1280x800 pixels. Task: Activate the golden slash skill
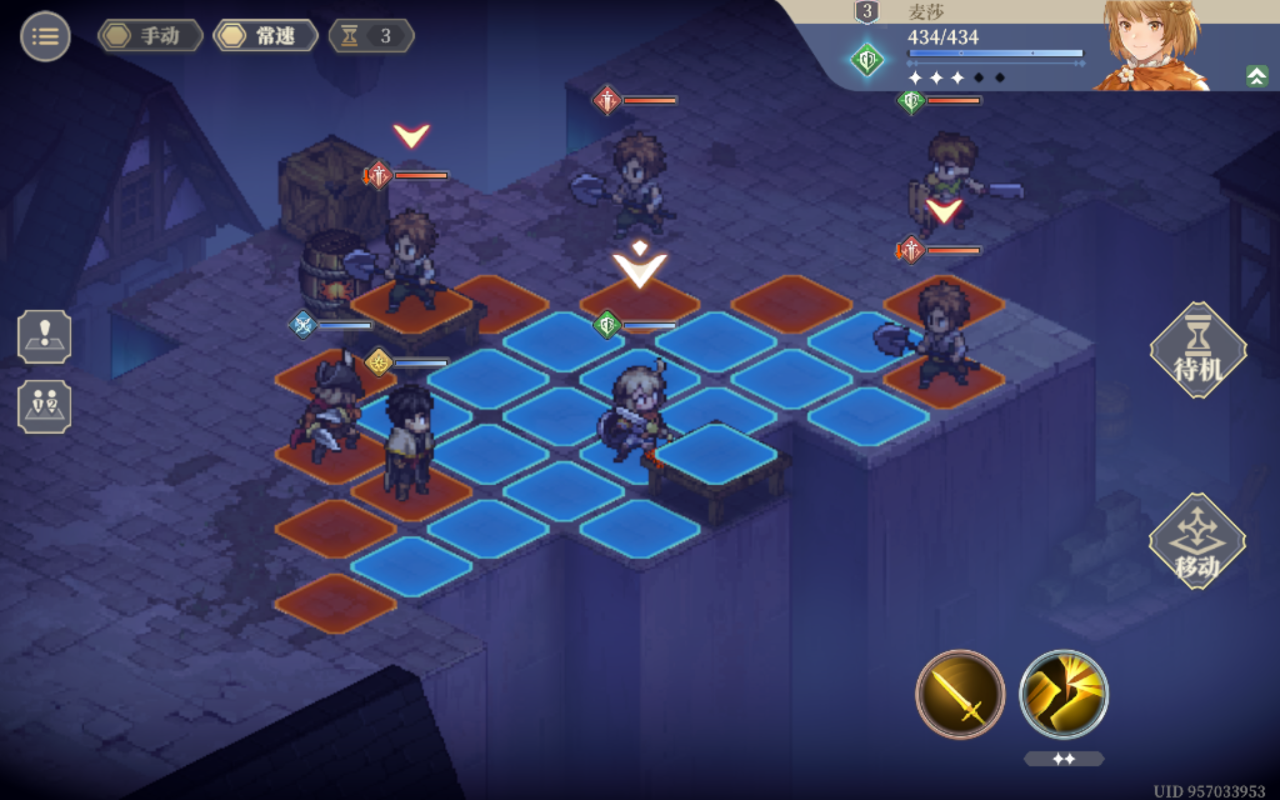pyautogui.click(x=1063, y=694)
